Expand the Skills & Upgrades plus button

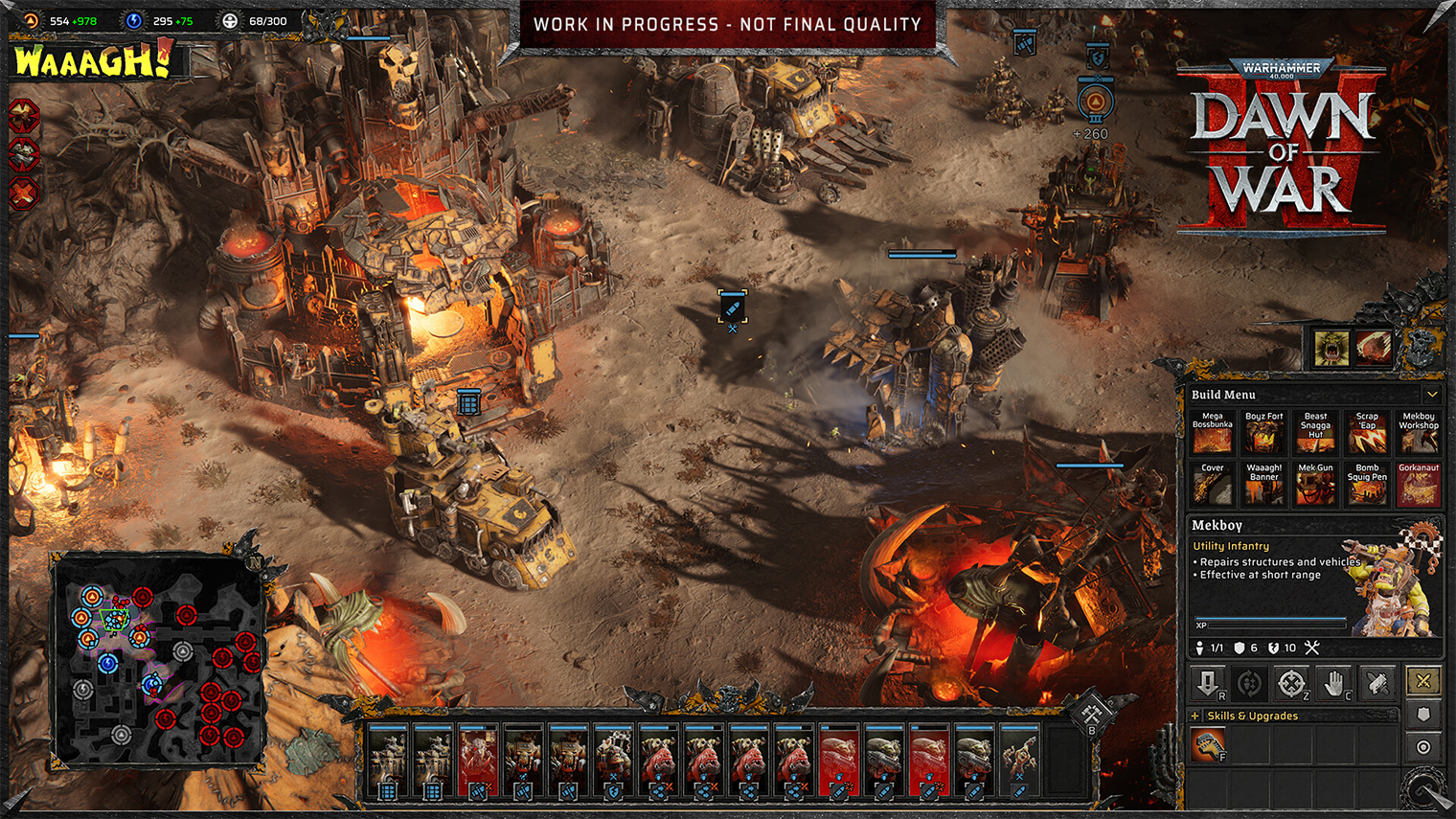click(x=1194, y=716)
